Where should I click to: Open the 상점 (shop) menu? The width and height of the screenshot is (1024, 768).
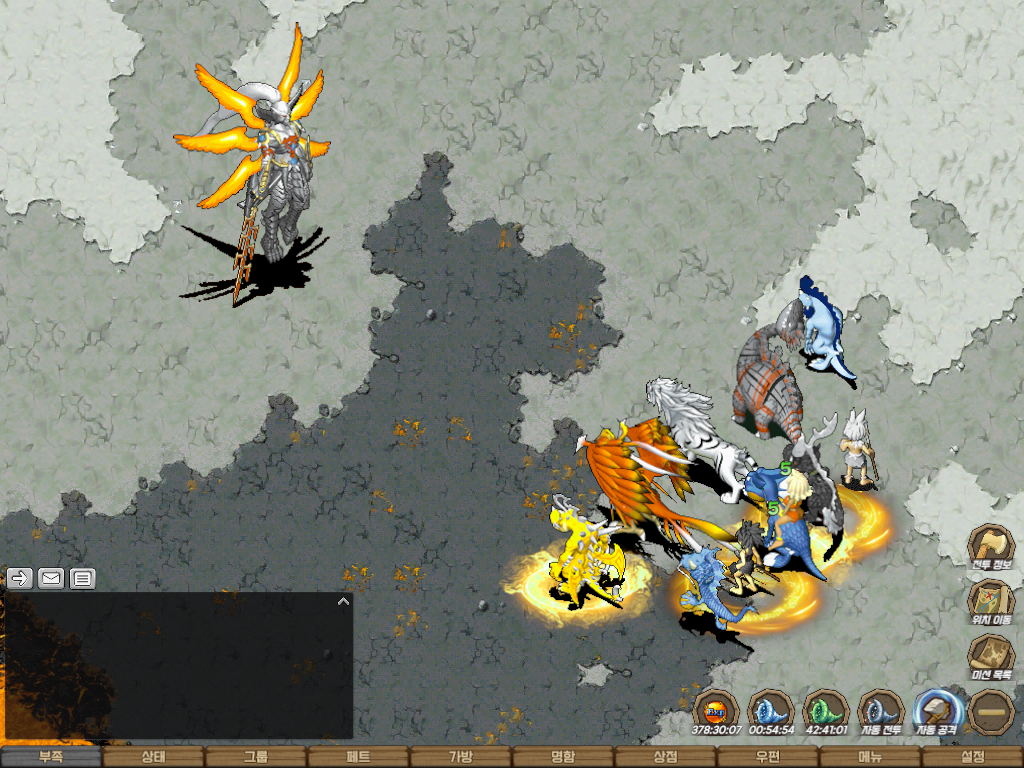(665, 757)
